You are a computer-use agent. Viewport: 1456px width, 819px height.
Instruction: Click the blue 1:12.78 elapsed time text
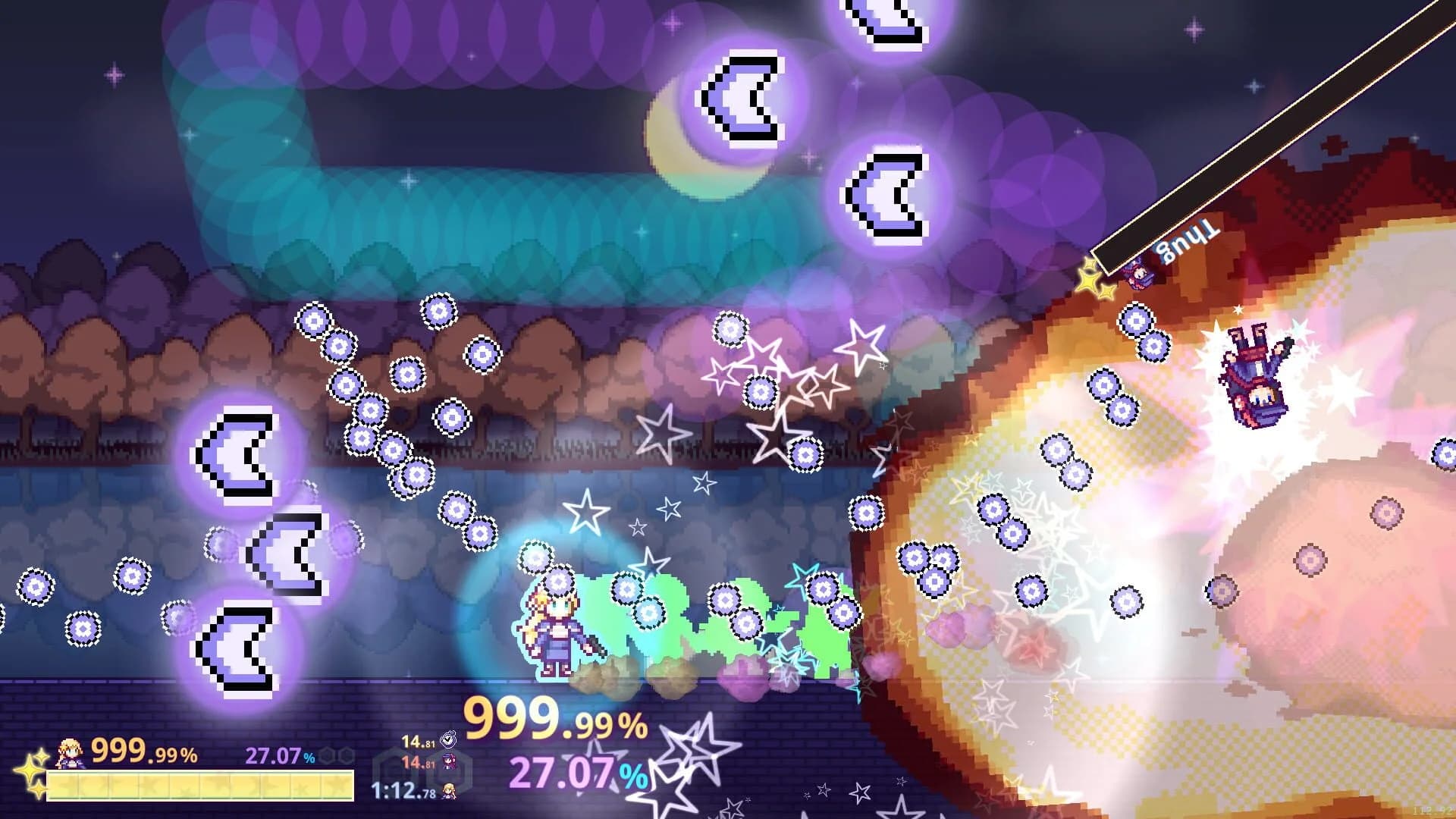coord(402,790)
